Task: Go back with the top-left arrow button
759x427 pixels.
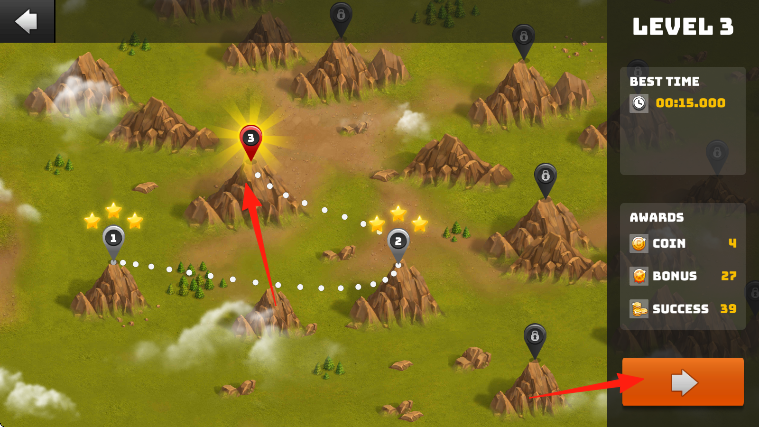Action: (26, 20)
